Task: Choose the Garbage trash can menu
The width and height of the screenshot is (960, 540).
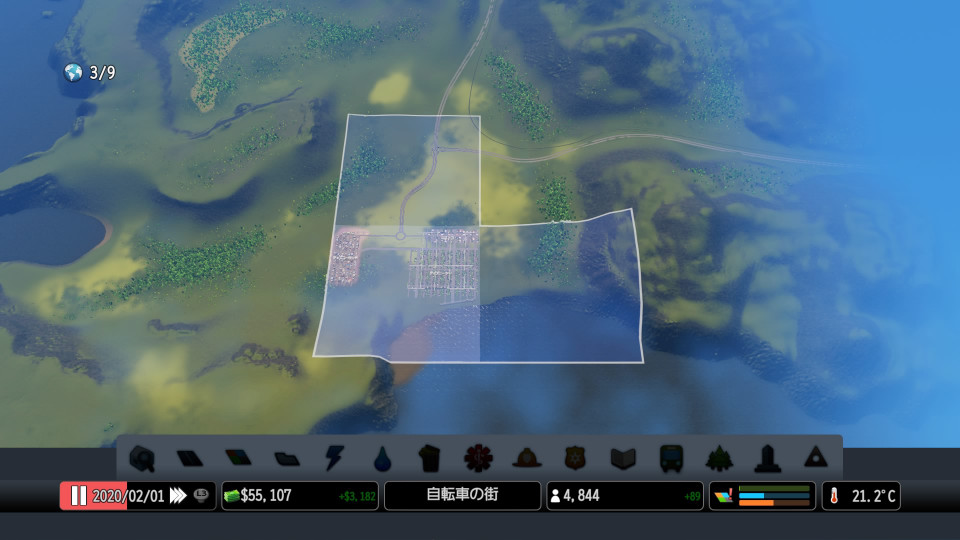Action: click(x=430, y=458)
